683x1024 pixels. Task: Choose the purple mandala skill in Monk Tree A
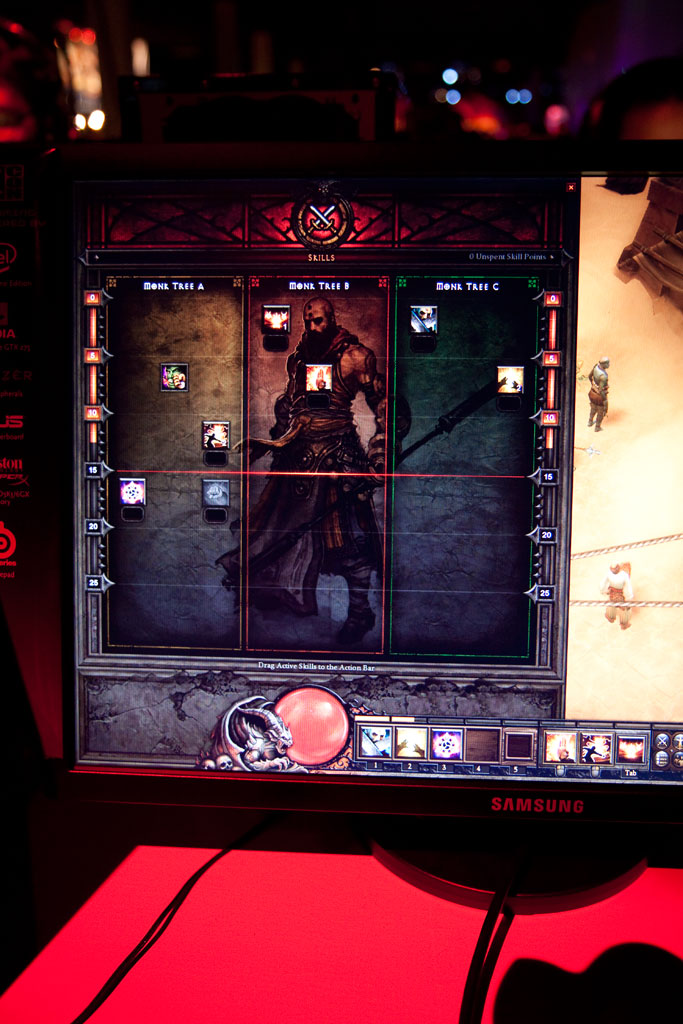tap(132, 491)
